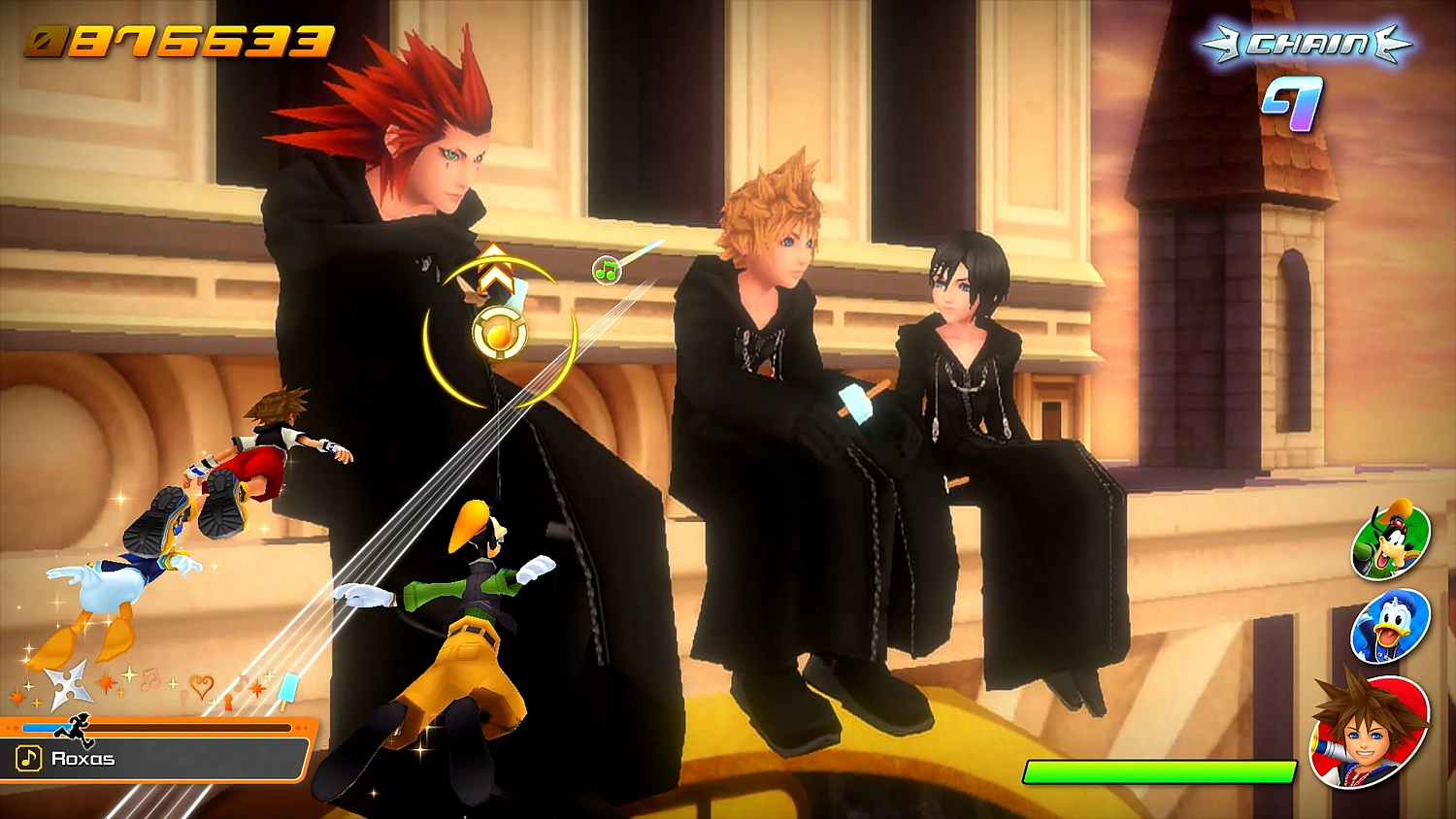Click the orange keyhole symbol above the banner
Viewport: 1456px width, 819px height.
pos(229,701)
